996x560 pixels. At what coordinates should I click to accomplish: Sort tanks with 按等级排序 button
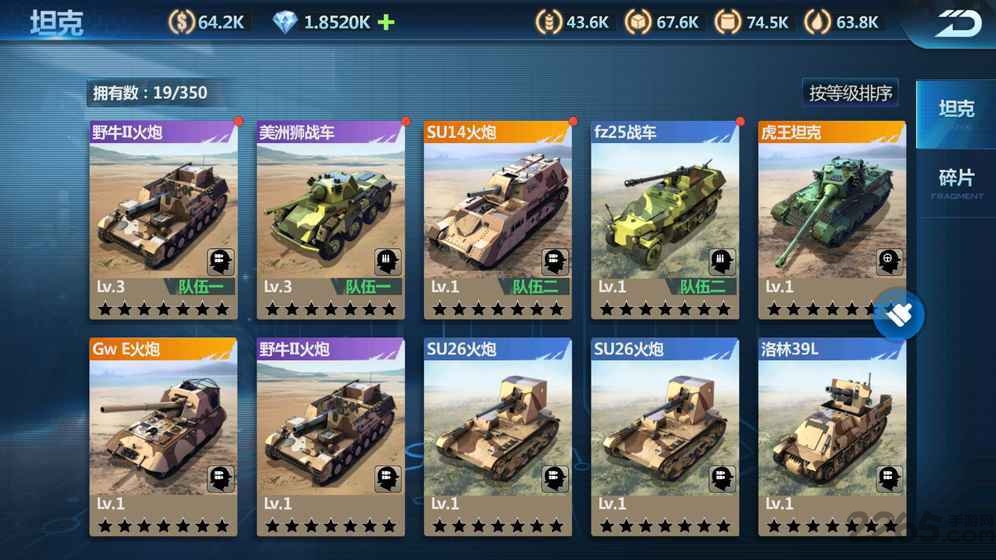point(852,93)
